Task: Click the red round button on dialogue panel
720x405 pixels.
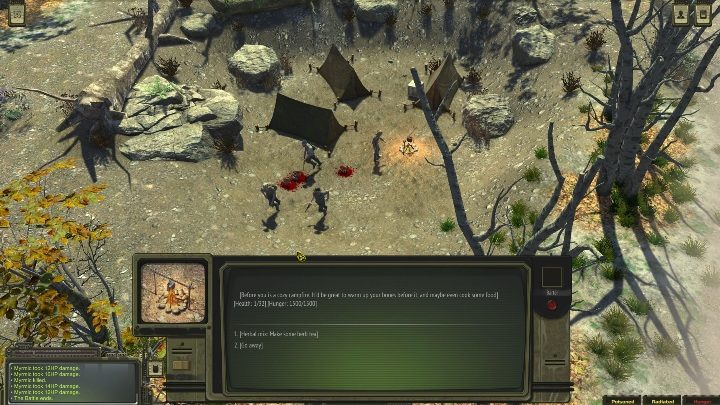Action: 551,304
